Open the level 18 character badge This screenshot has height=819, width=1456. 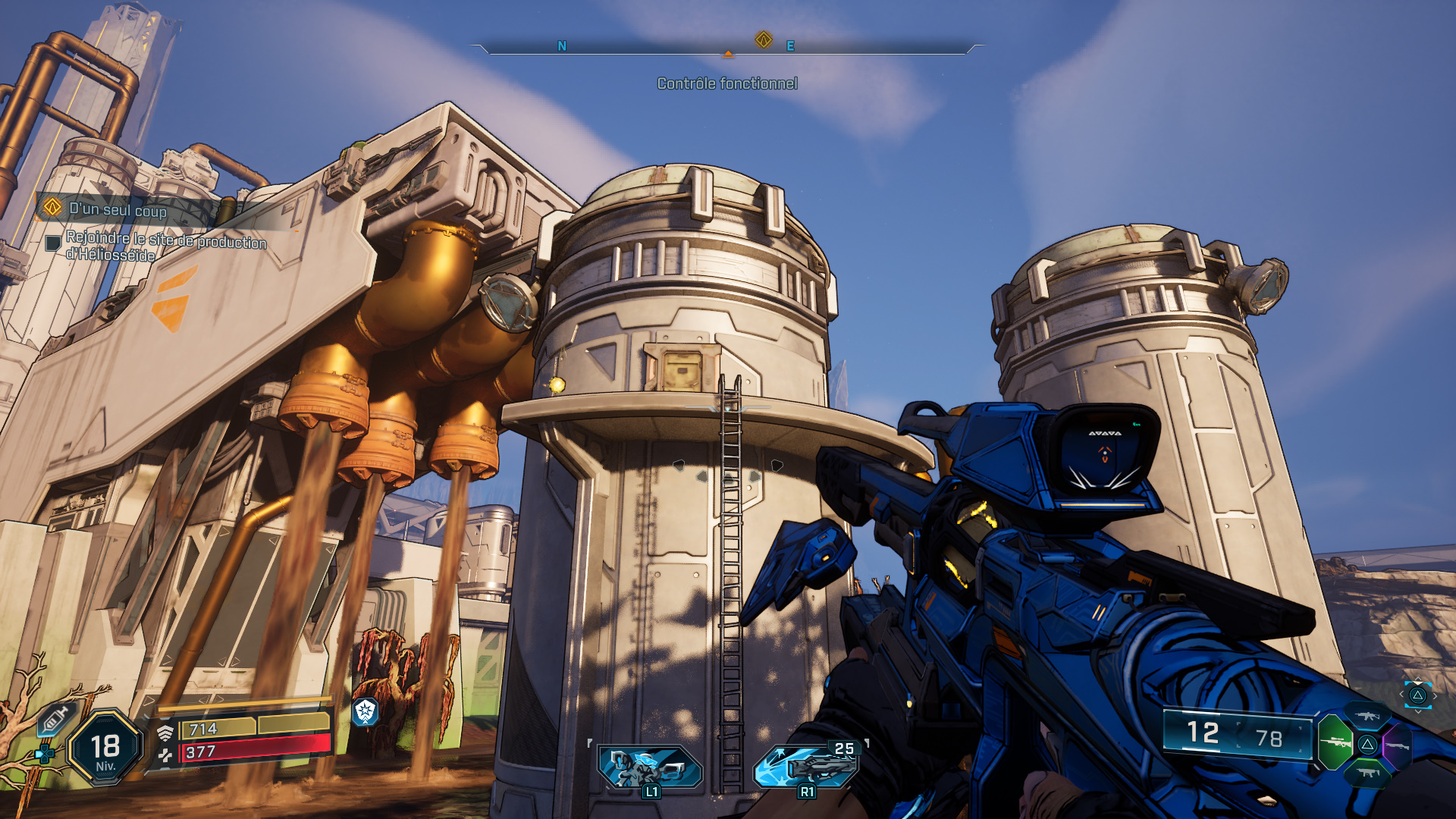[105, 748]
